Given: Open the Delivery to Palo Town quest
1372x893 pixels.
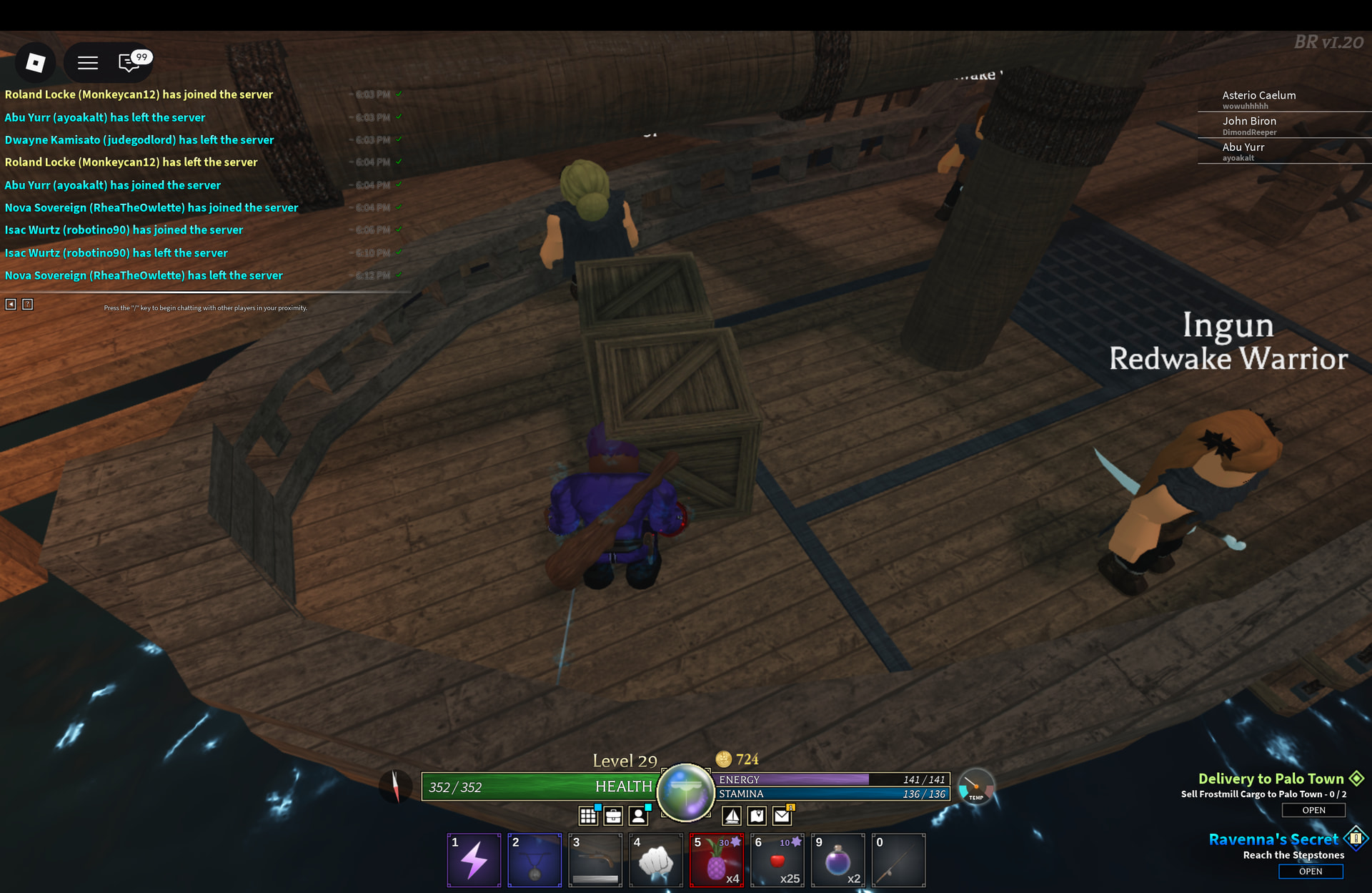Looking at the screenshot, I should [x=1313, y=810].
